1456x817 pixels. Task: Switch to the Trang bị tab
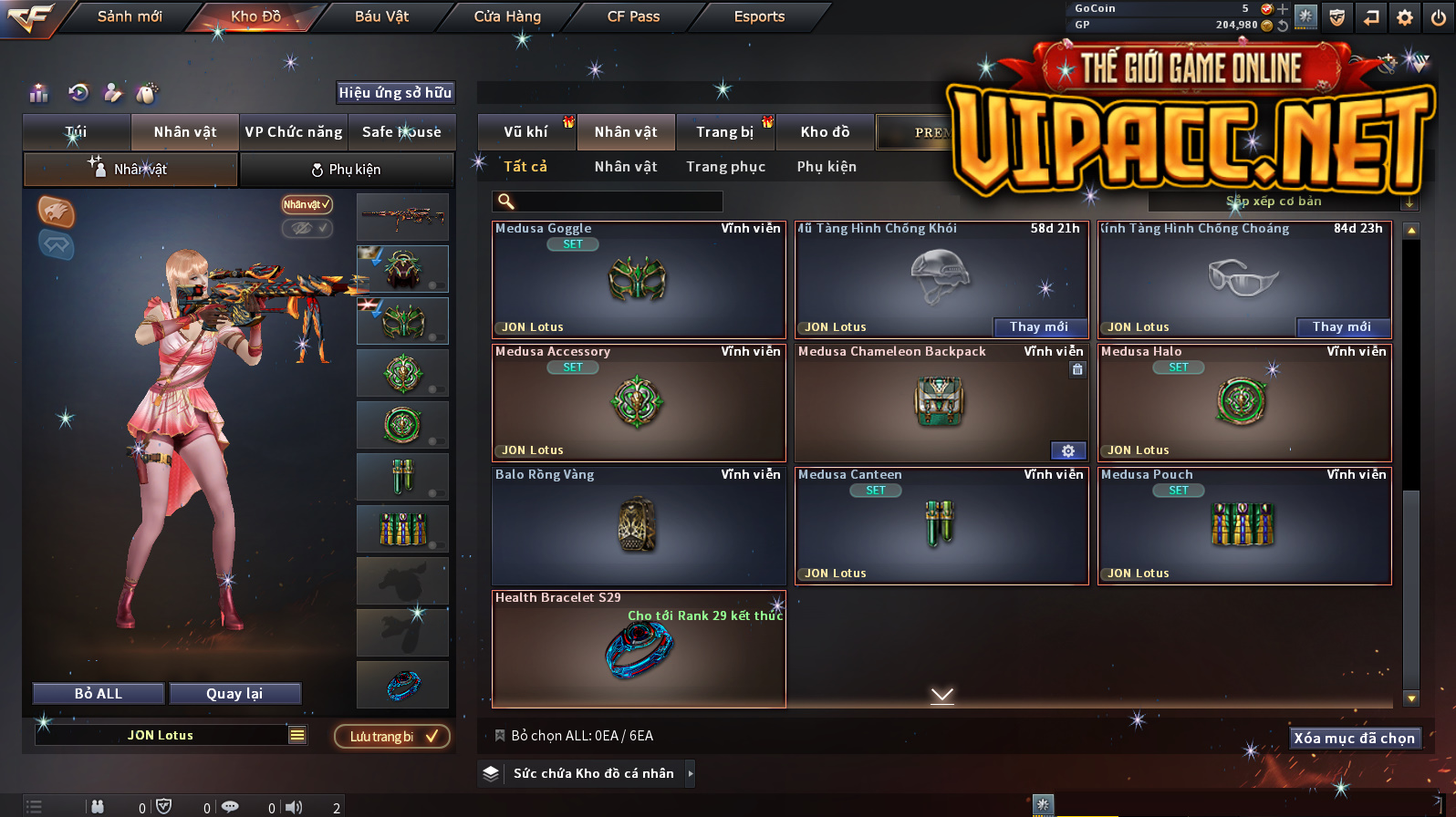(724, 132)
